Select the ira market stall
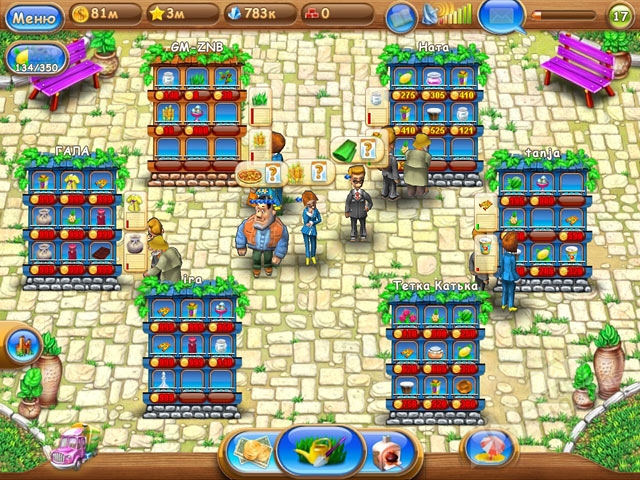 [x=192, y=345]
